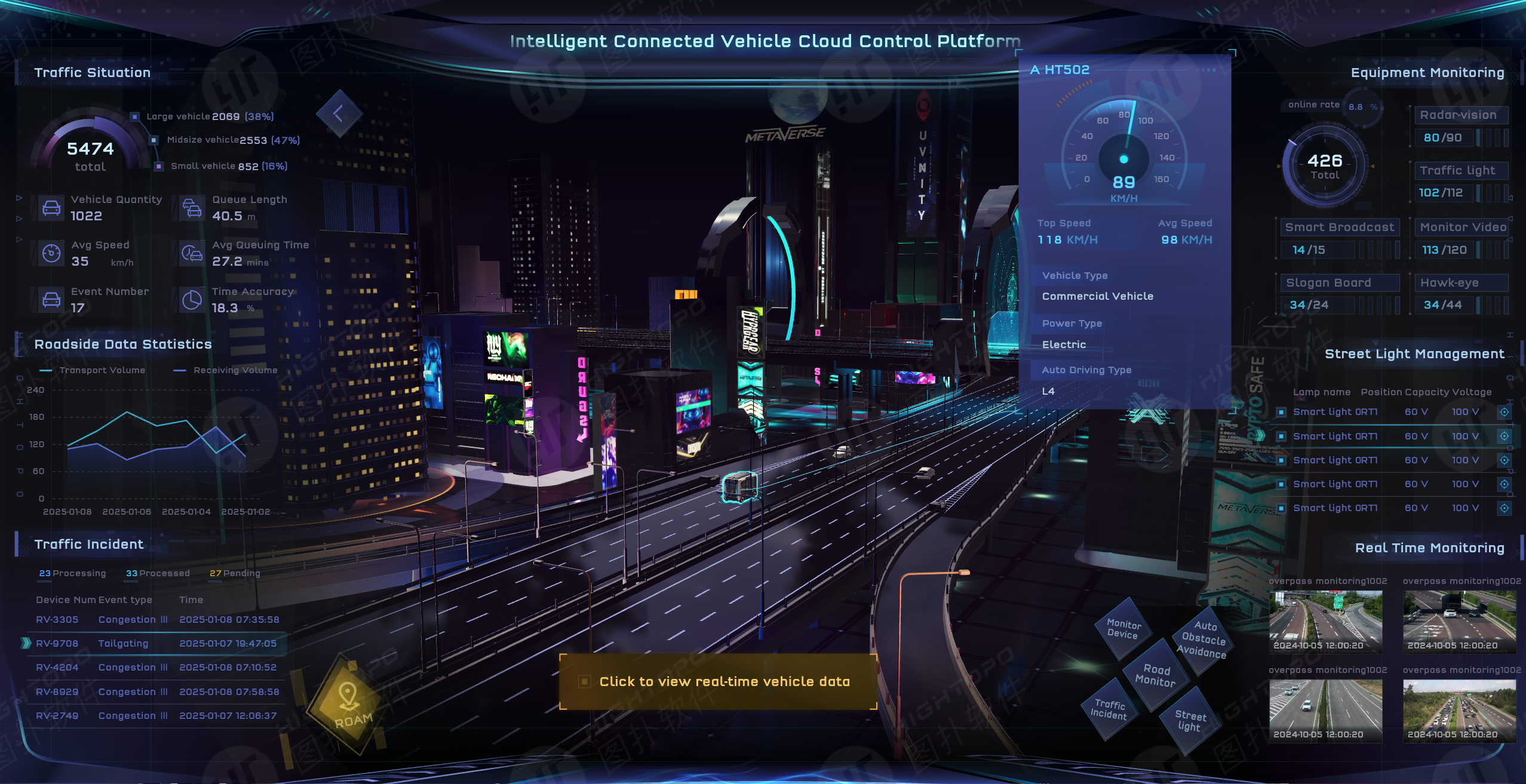Select the Auto Obstacle Avoidance tile
The width and height of the screenshot is (1526, 784).
coord(1203,640)
